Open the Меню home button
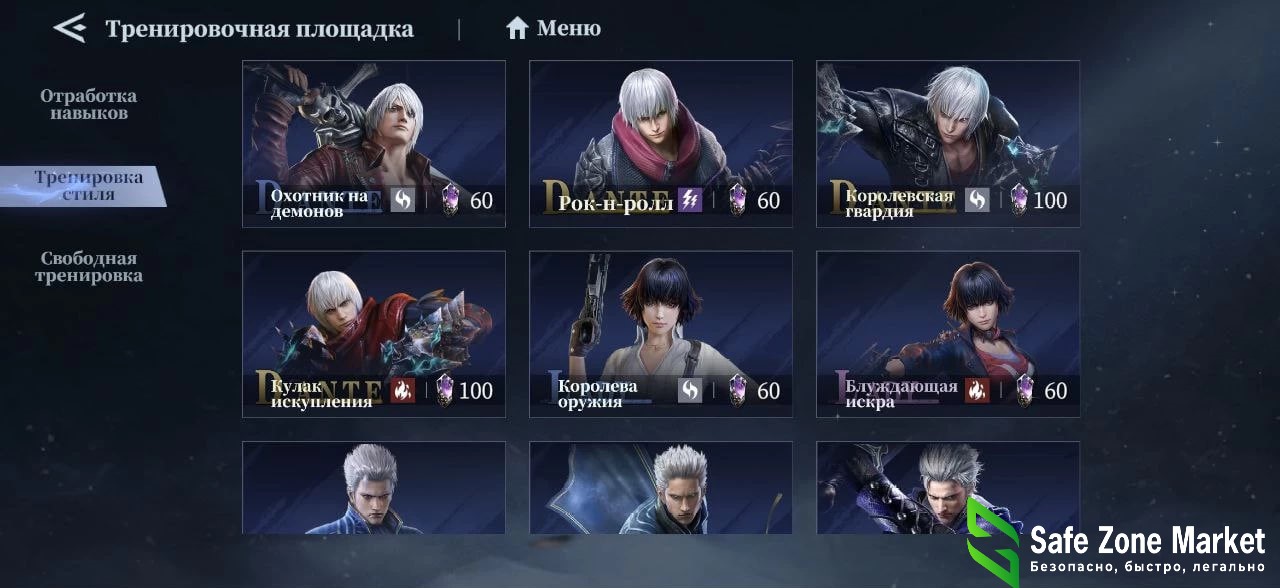This screenshot has height=588, width=1280. 553,28
